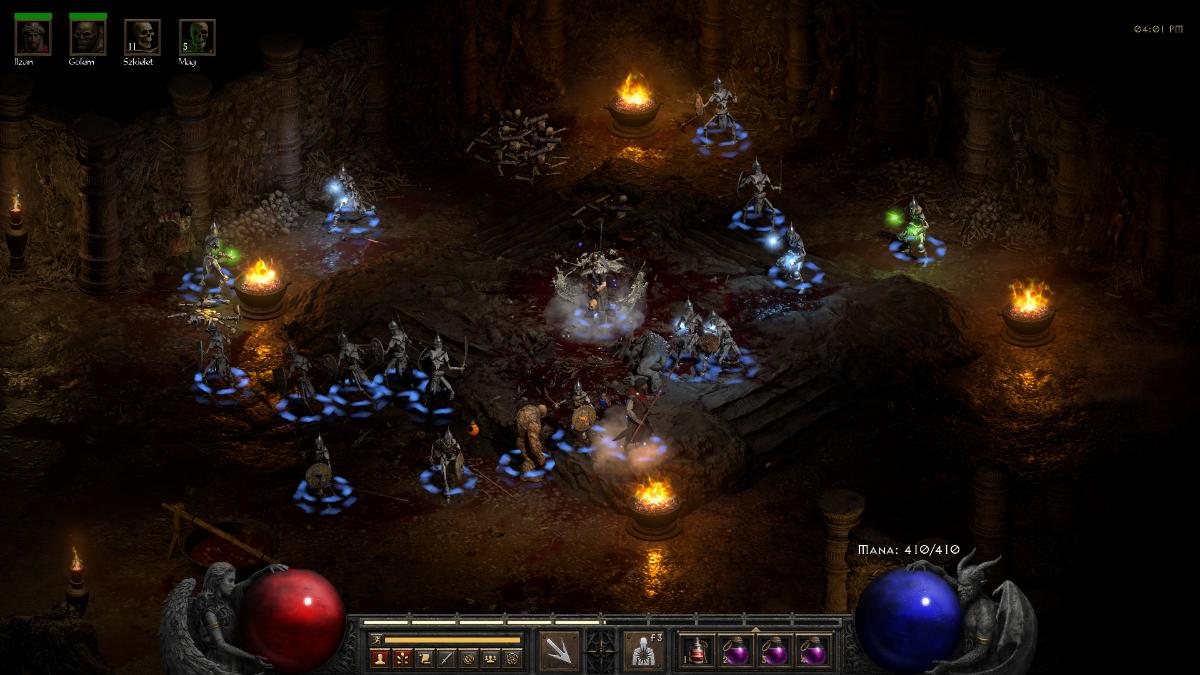Use the striped red potion in slot 1
1200x675 pixels.
point(699,652)
